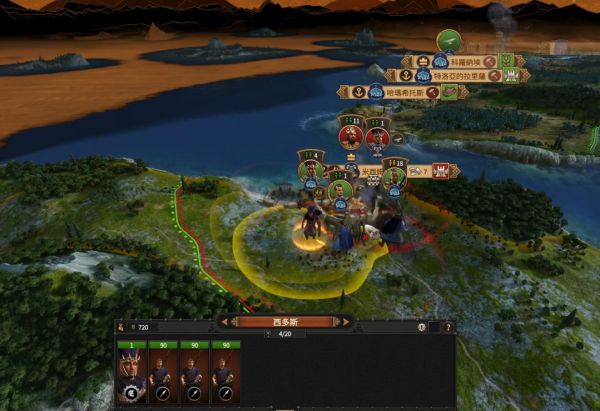The height and width of the screenshot is (411, 600).
Task: Click the green bird emblem above 科羅納埃
Action: [449, 41]
